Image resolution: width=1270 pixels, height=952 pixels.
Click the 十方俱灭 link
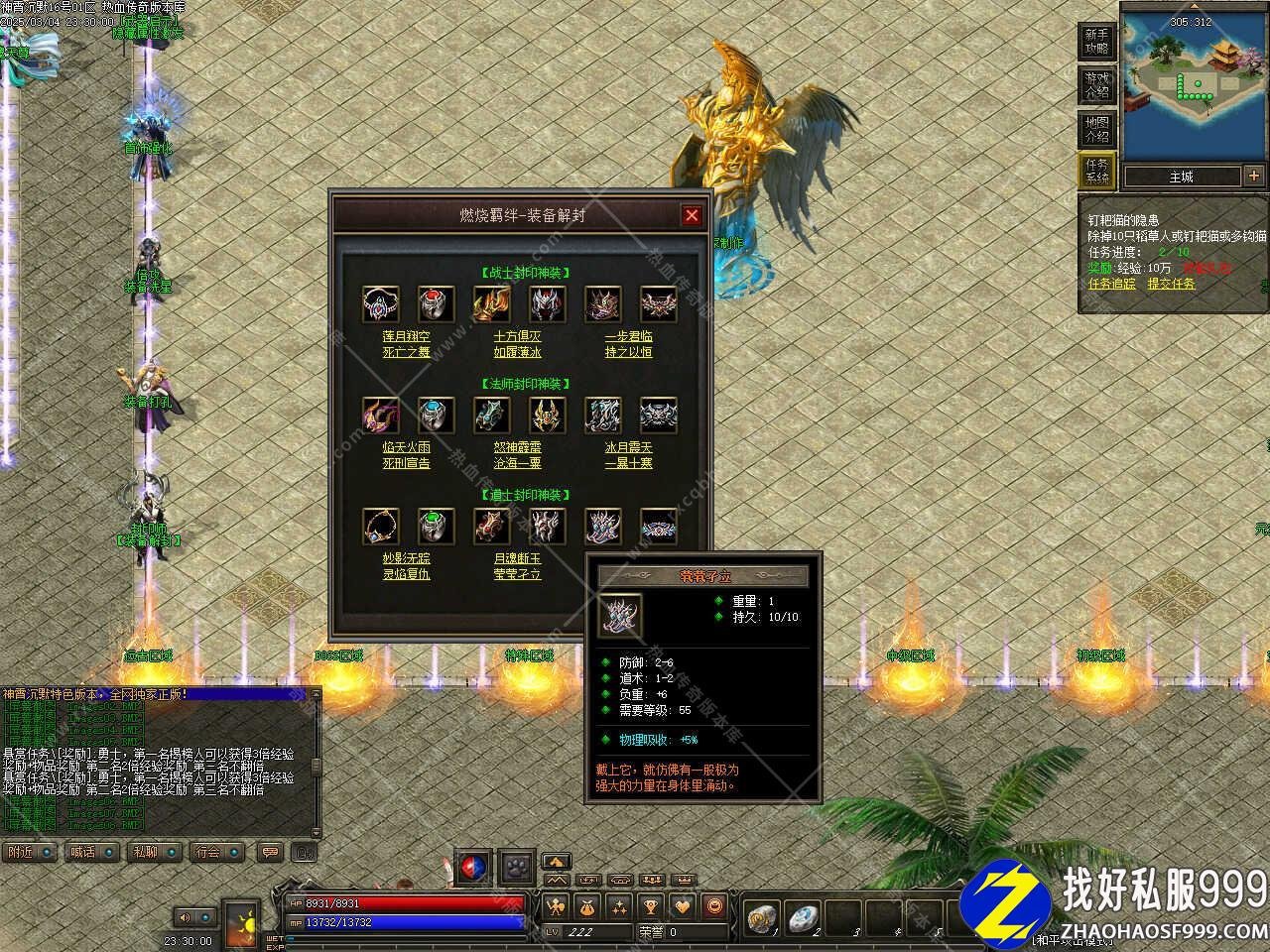[x=517, y=336]
